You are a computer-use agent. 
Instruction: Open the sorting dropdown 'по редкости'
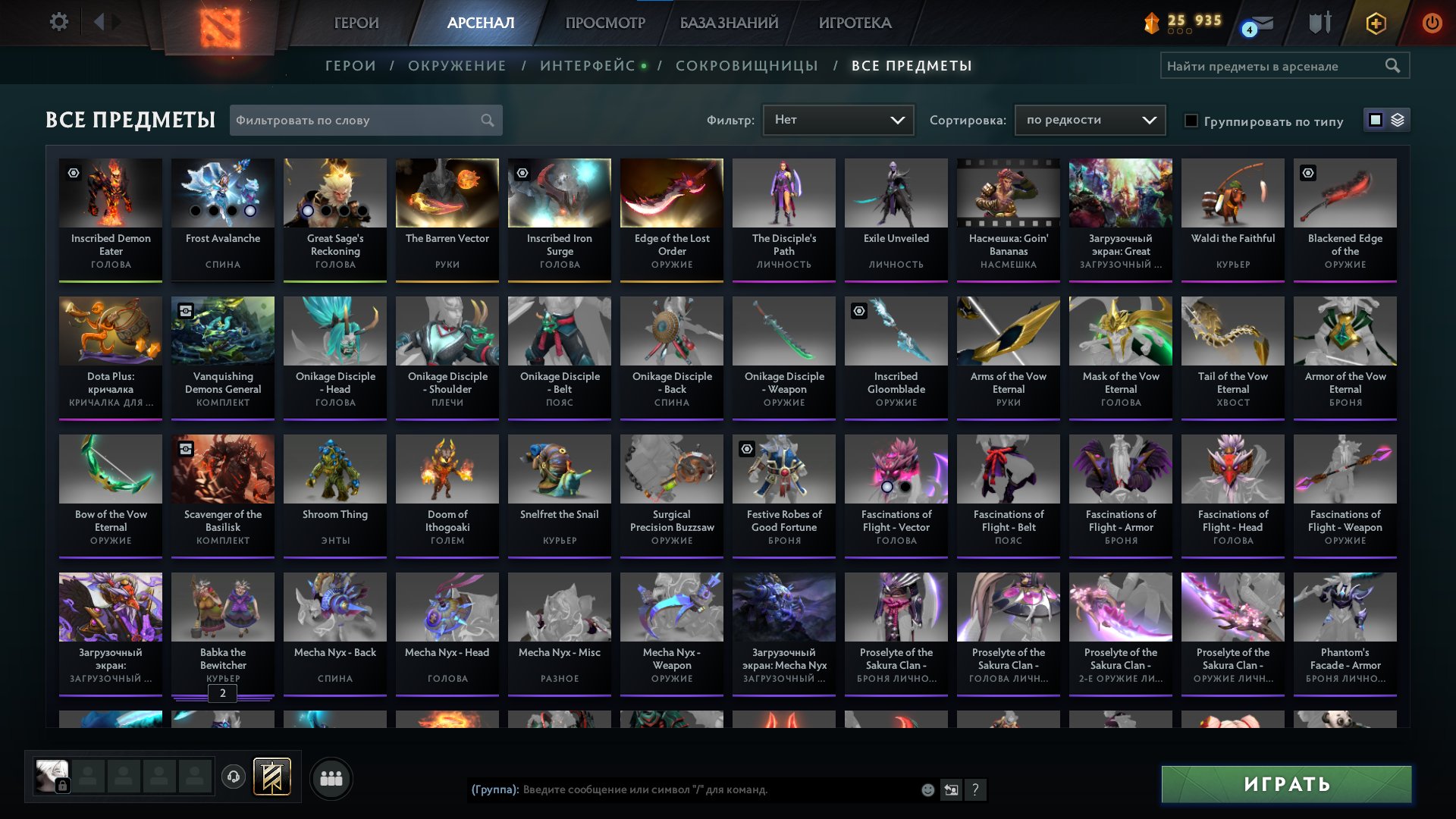pyautogui.click(x=1089, y=119)
